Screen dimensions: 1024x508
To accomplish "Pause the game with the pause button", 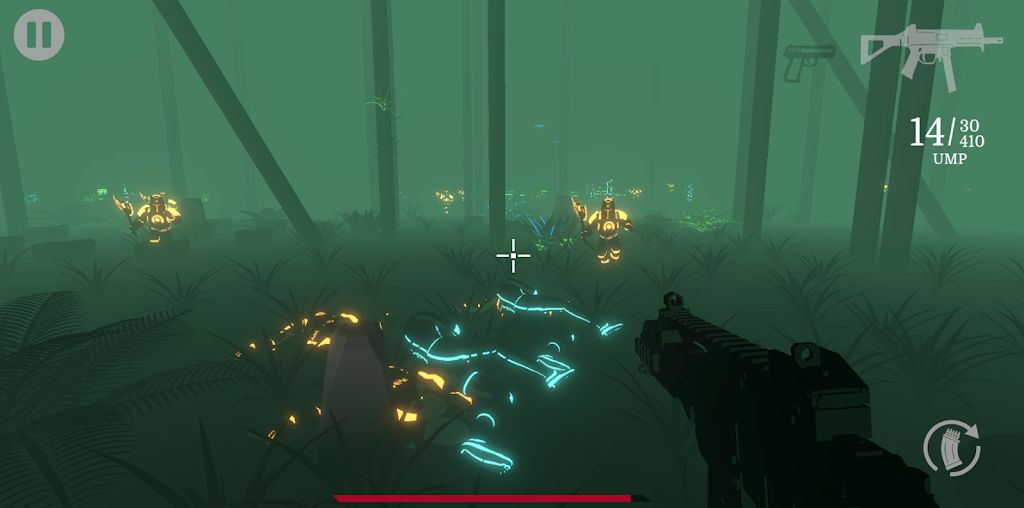I will [39, 35].
